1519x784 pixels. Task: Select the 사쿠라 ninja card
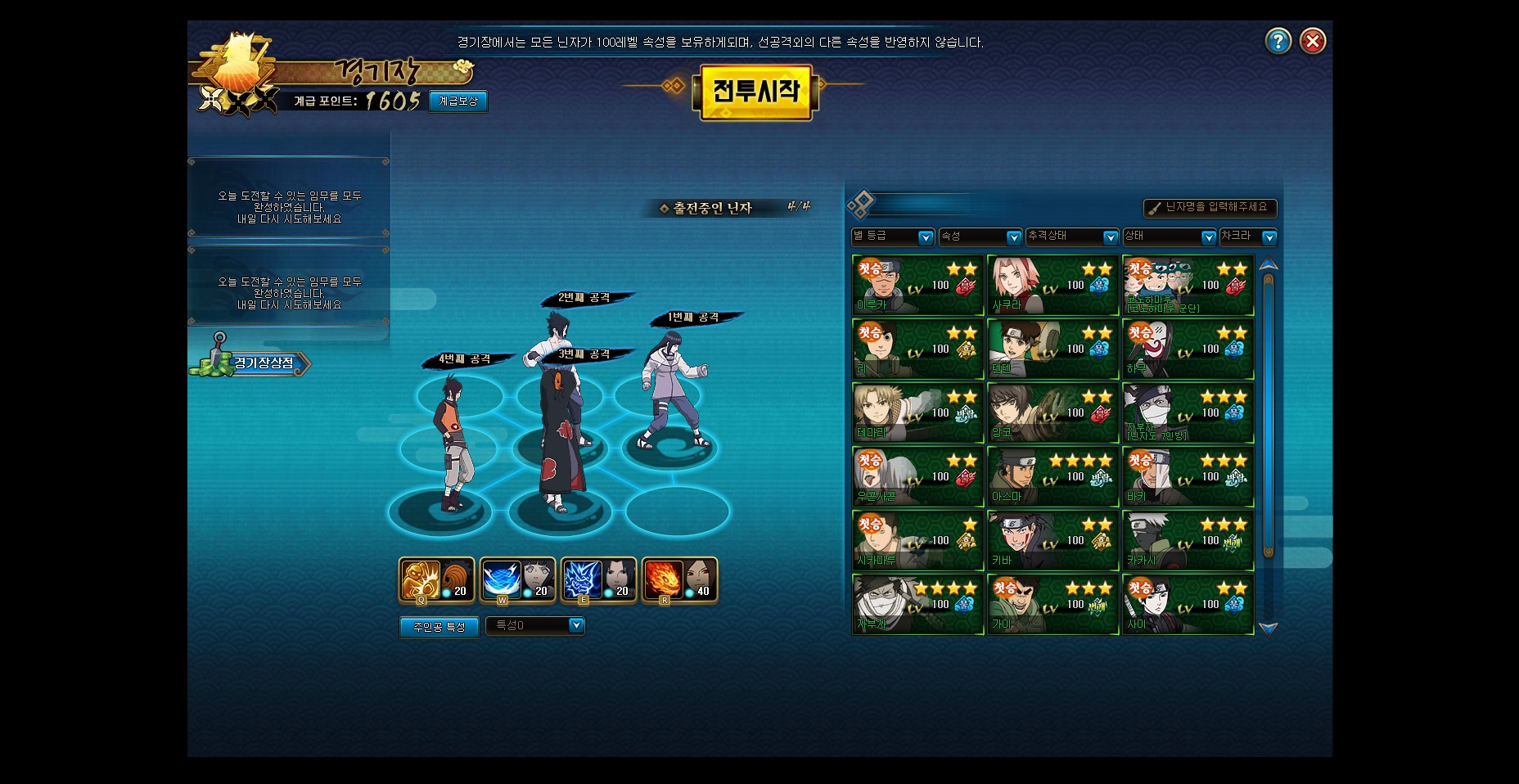[x=1052, y=285]
